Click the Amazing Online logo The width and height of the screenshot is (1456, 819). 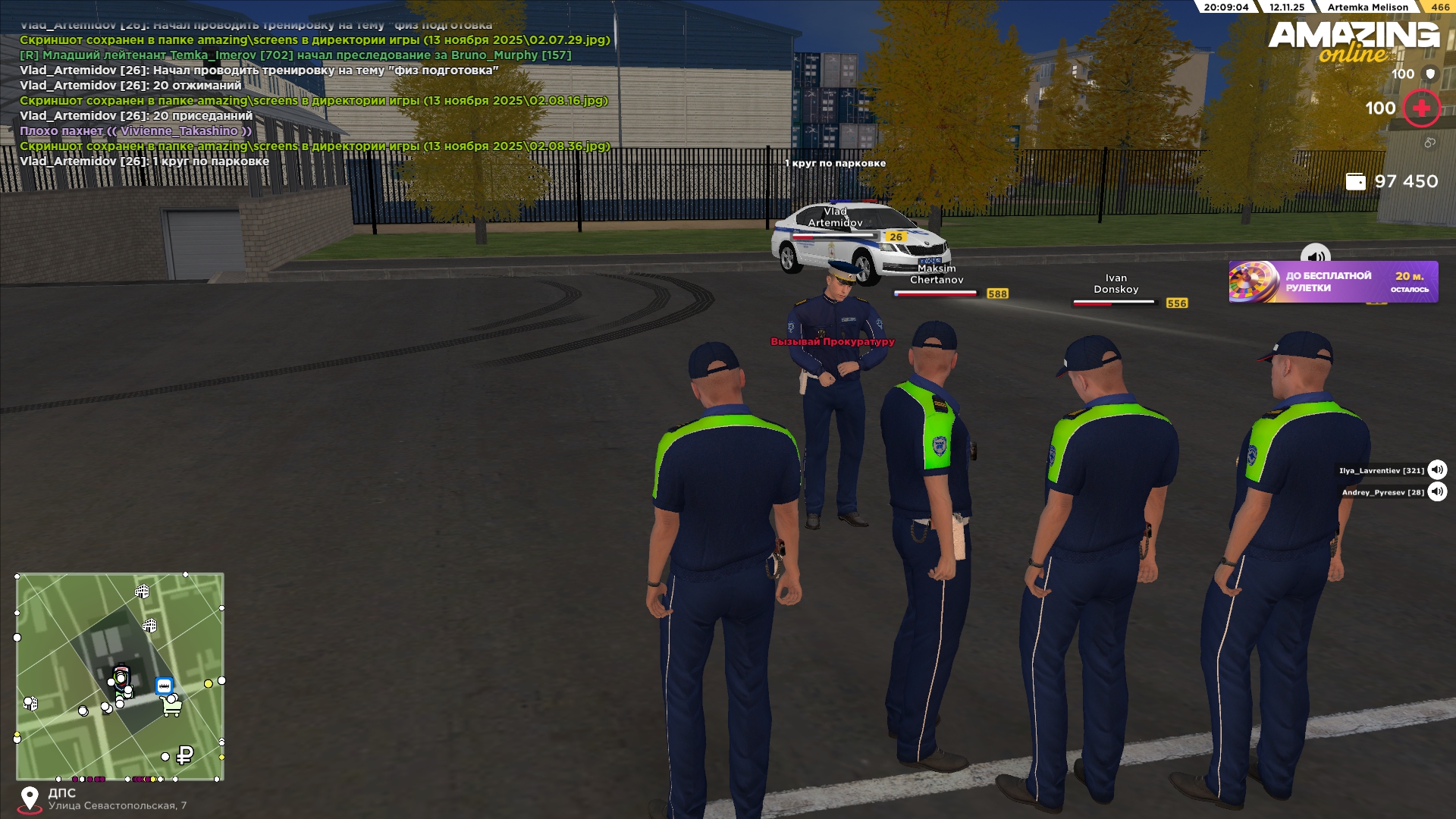coord(1354,42)
